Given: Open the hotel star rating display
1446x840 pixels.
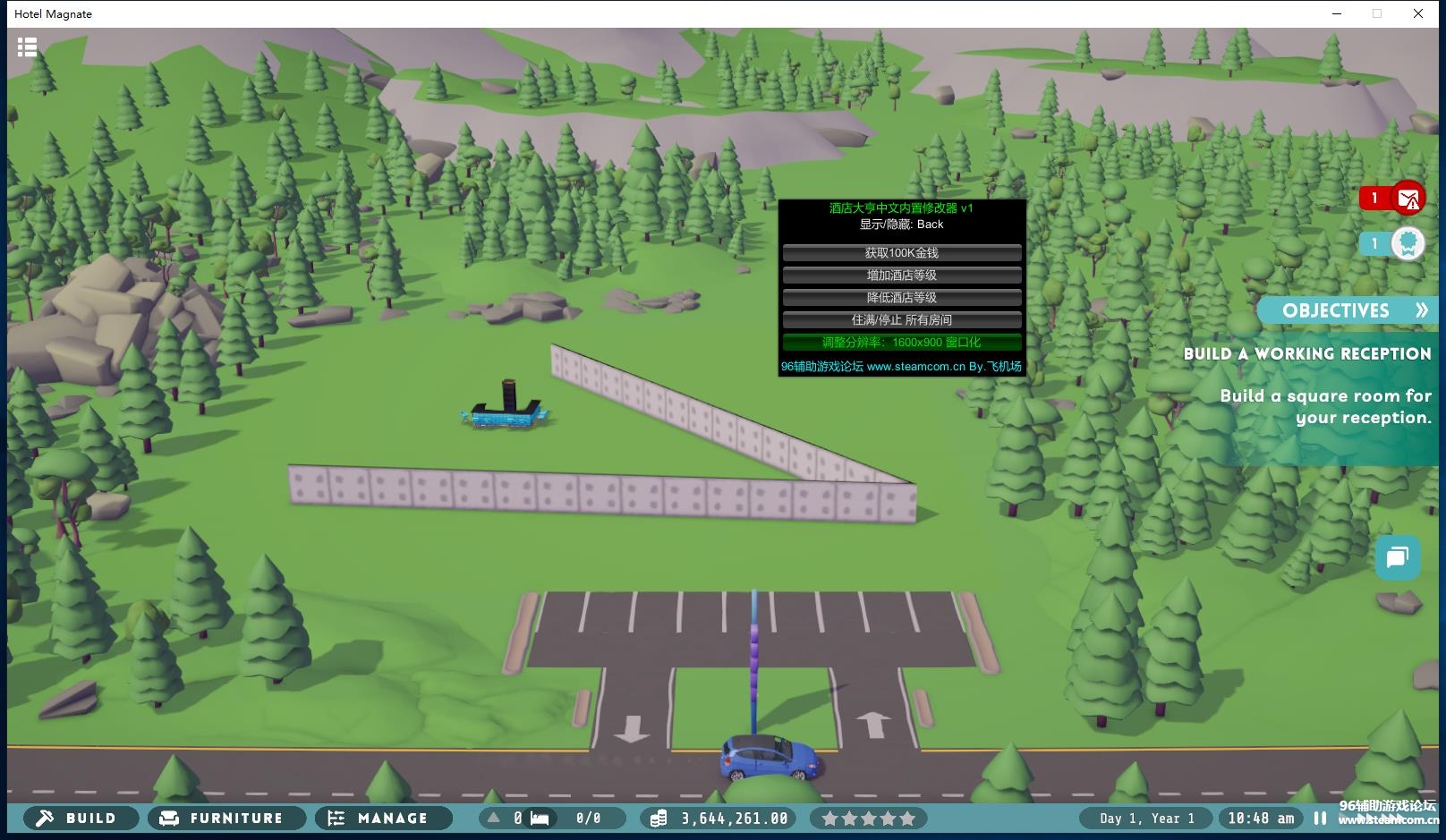Looking at the screenshot, I should pyautogui.click(x=868, y=818).
